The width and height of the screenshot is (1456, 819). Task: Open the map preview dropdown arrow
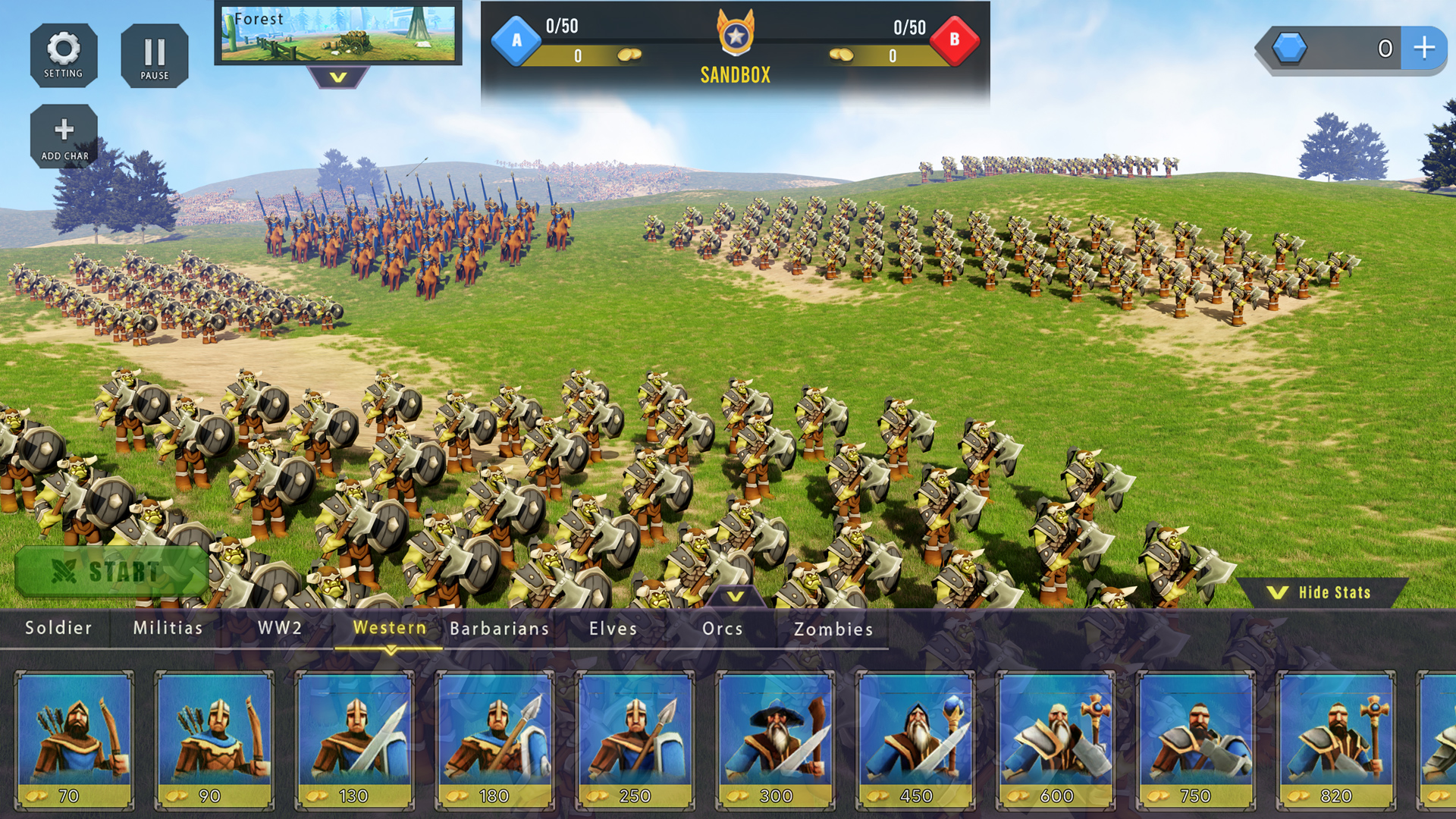click(339, 76)
